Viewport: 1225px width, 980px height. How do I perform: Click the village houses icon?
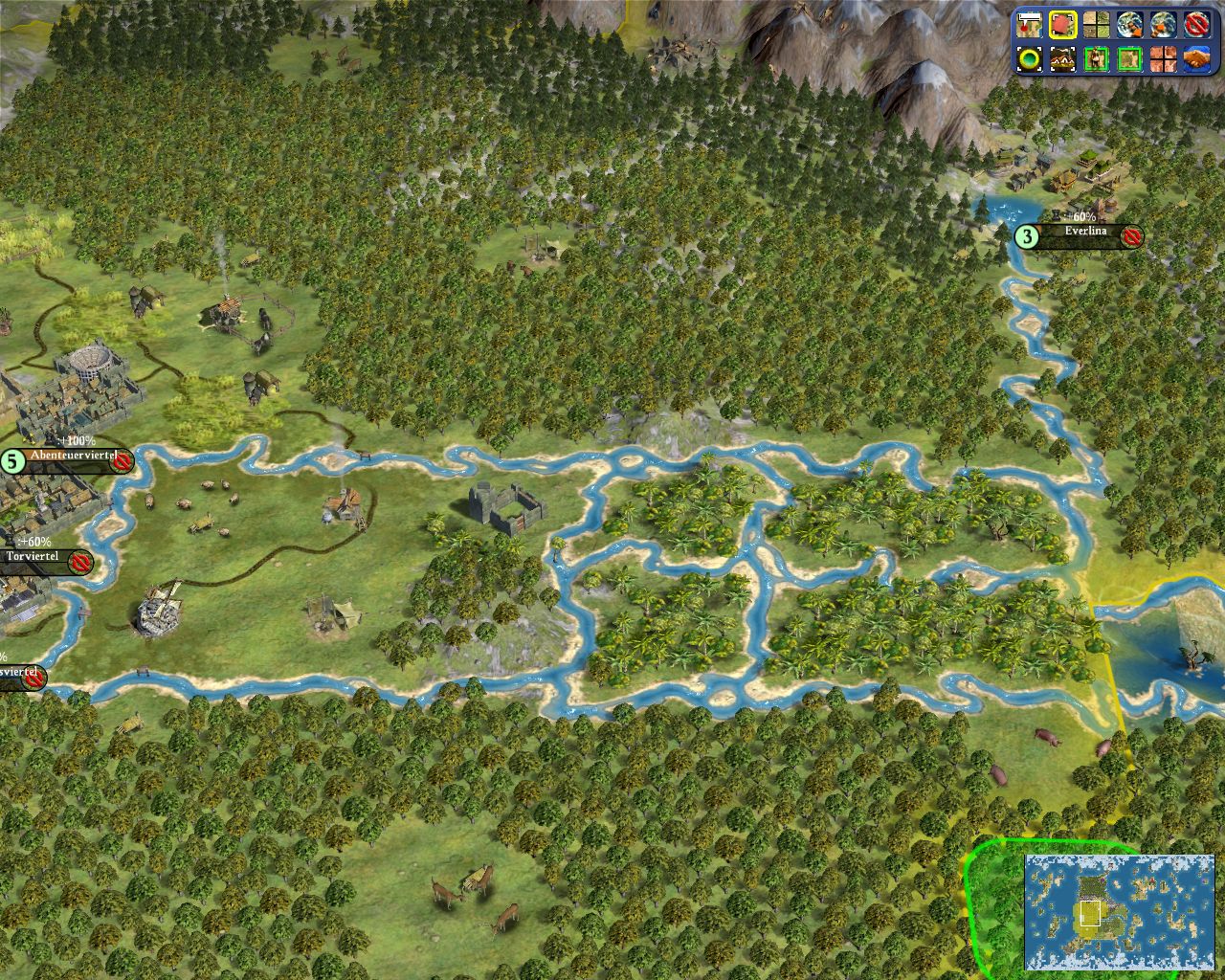[1062, 59]
